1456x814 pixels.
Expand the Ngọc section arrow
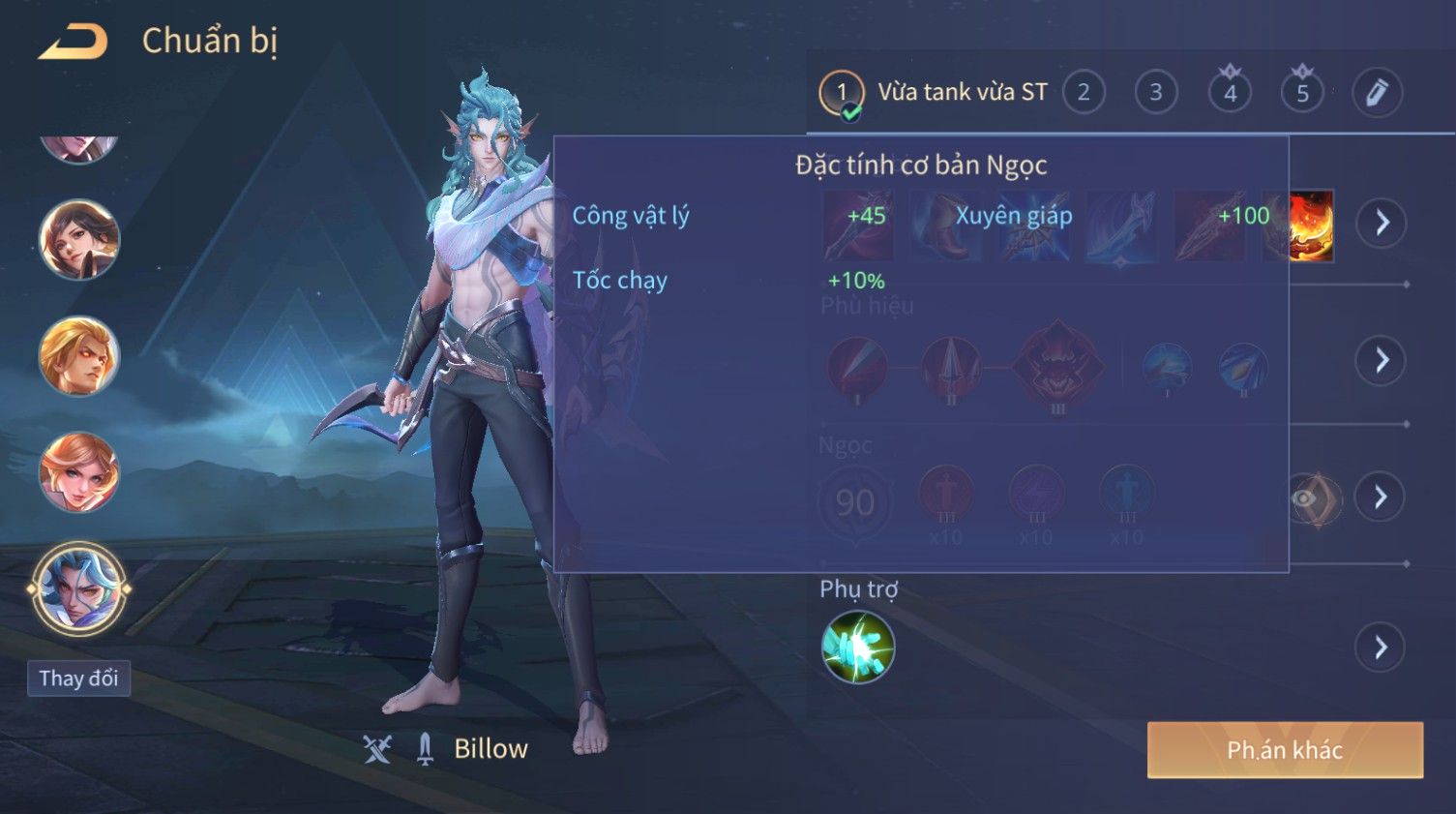tap(1382, 497)
